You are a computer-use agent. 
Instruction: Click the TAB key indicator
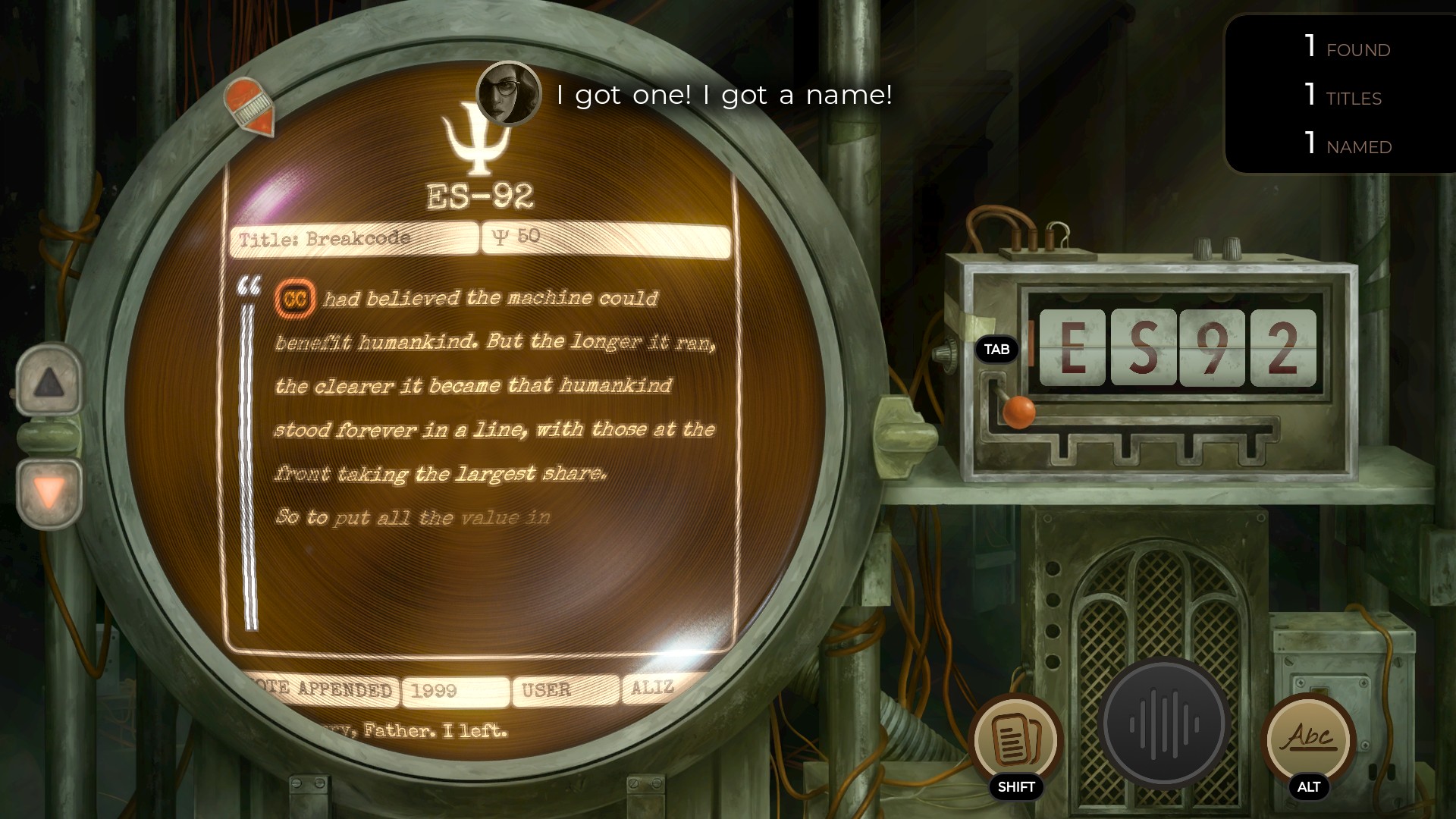[998, 350]
